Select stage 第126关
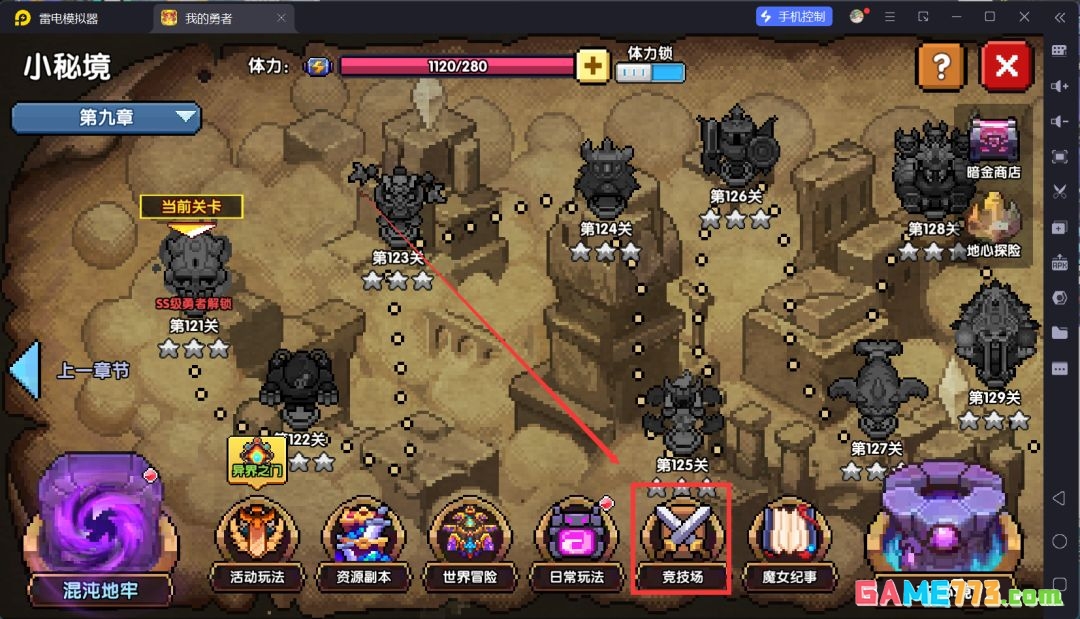The image size is (1080, 619). (x=737, y=150)
